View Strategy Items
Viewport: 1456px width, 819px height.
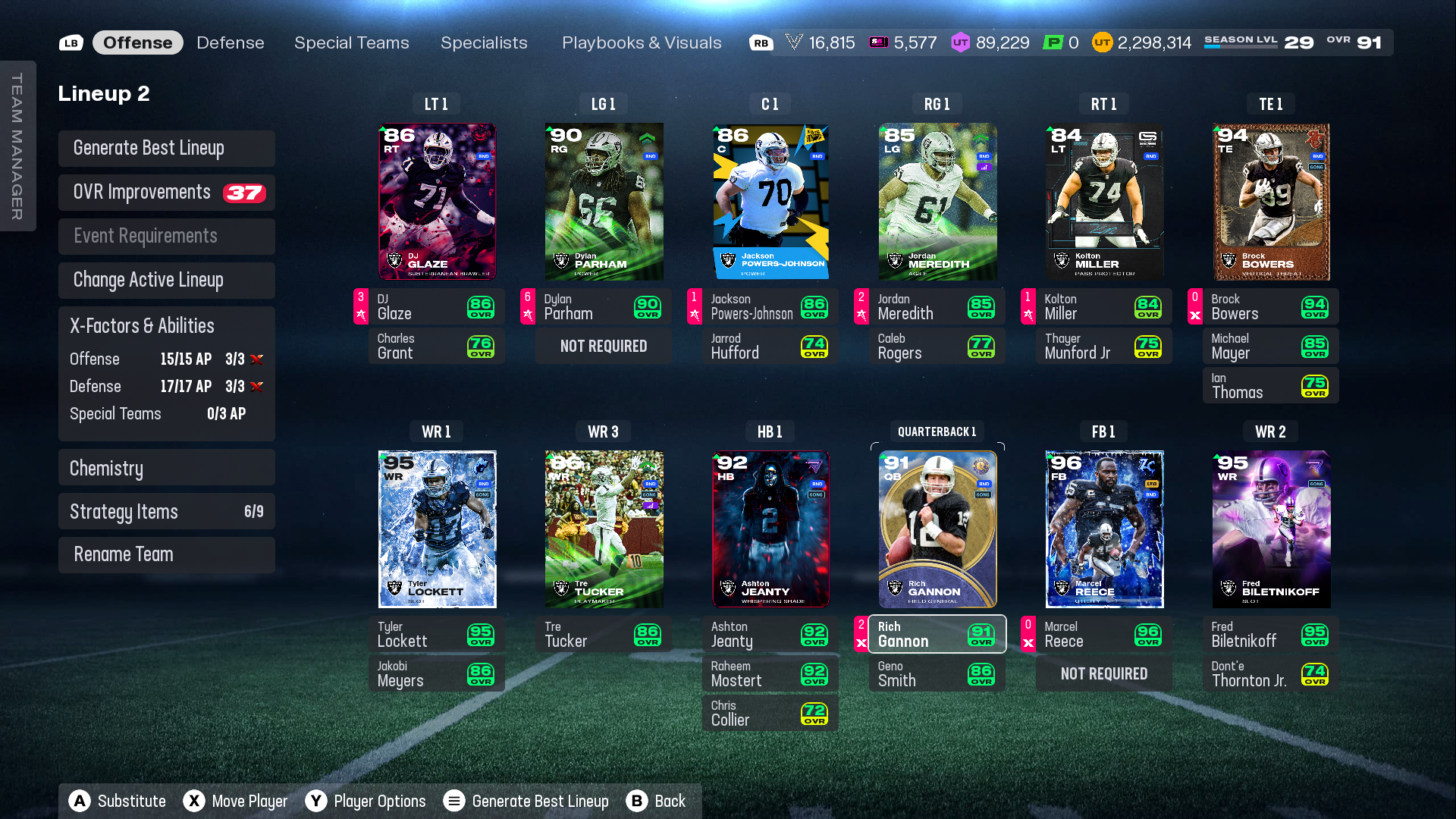(167, 511)
